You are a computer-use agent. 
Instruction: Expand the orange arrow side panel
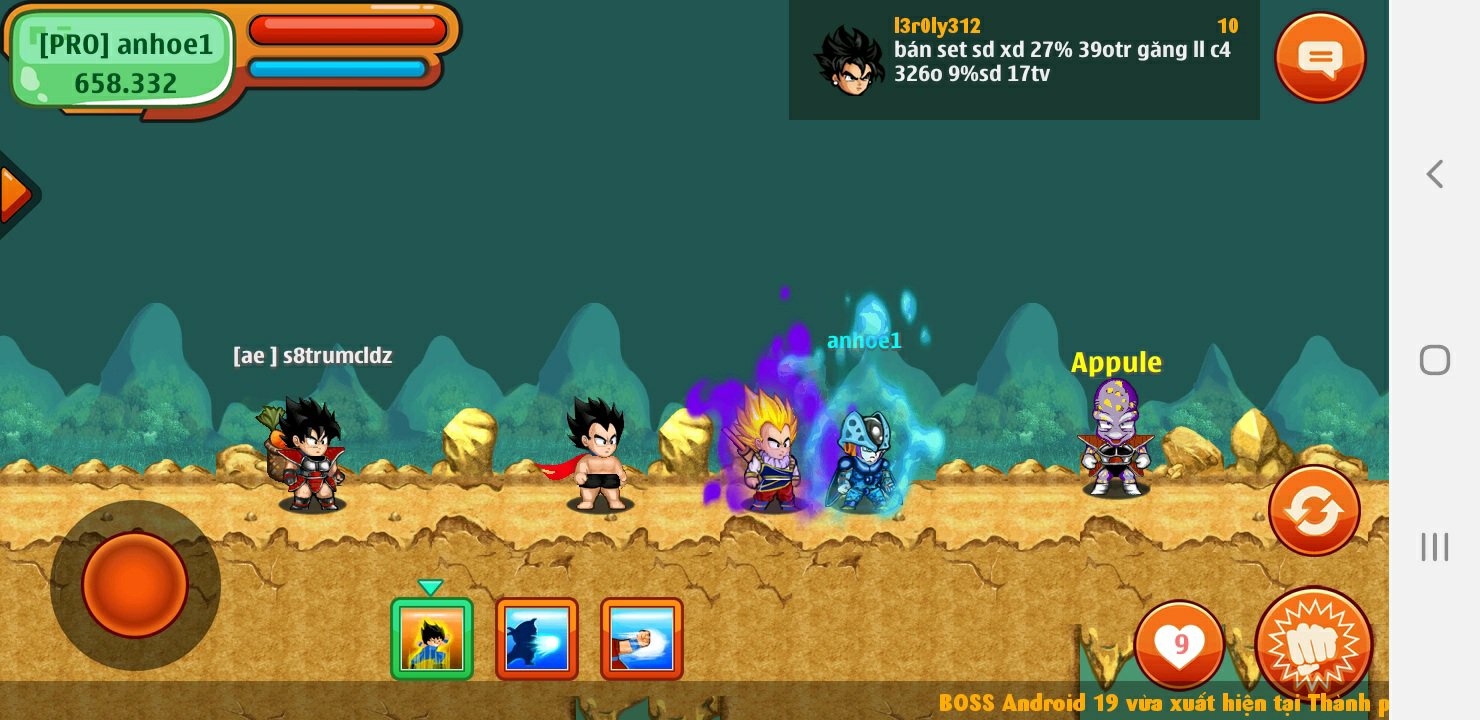14,194
